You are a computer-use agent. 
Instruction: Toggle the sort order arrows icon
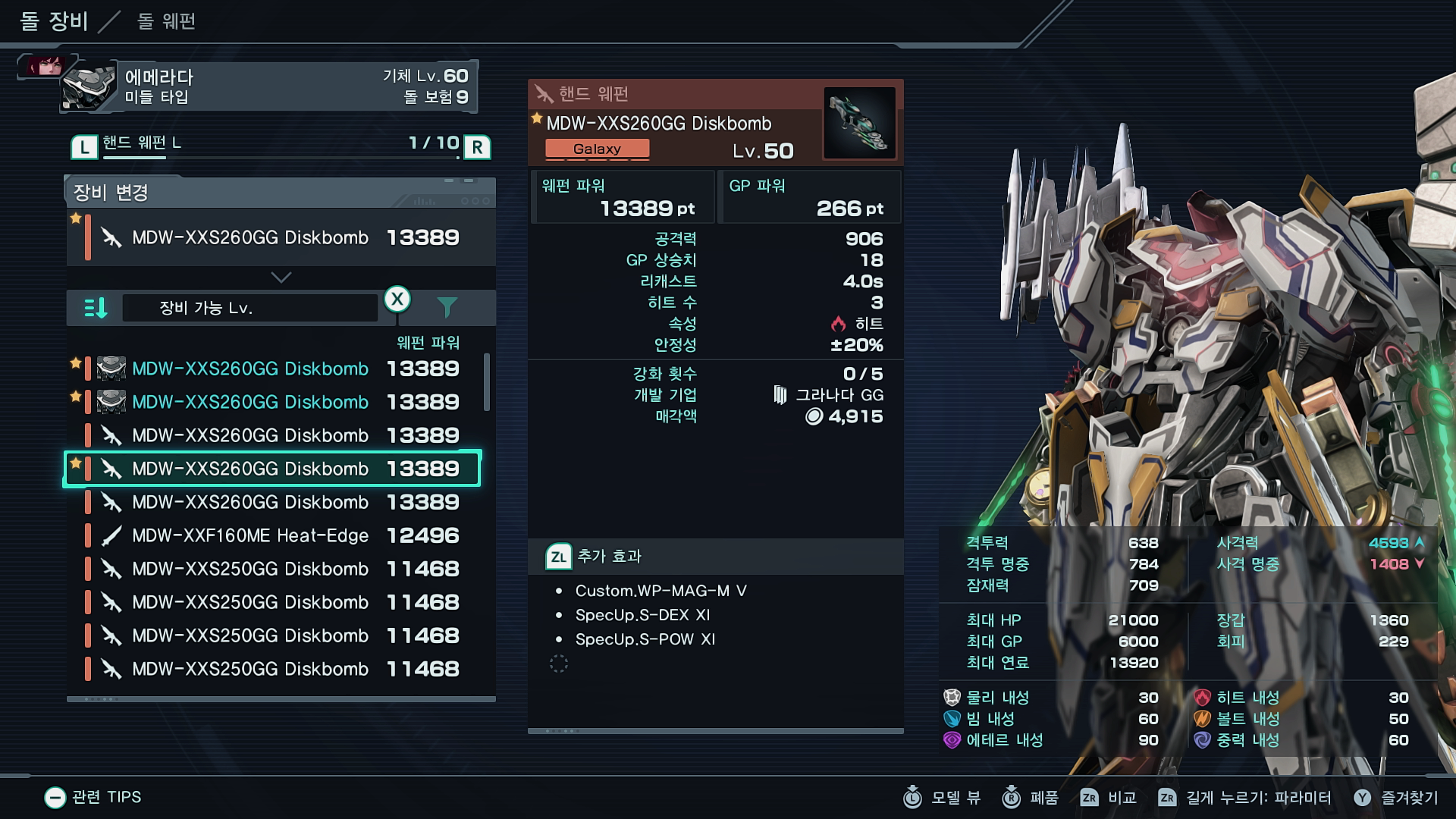pyautogui.click(x=96, y=308)
